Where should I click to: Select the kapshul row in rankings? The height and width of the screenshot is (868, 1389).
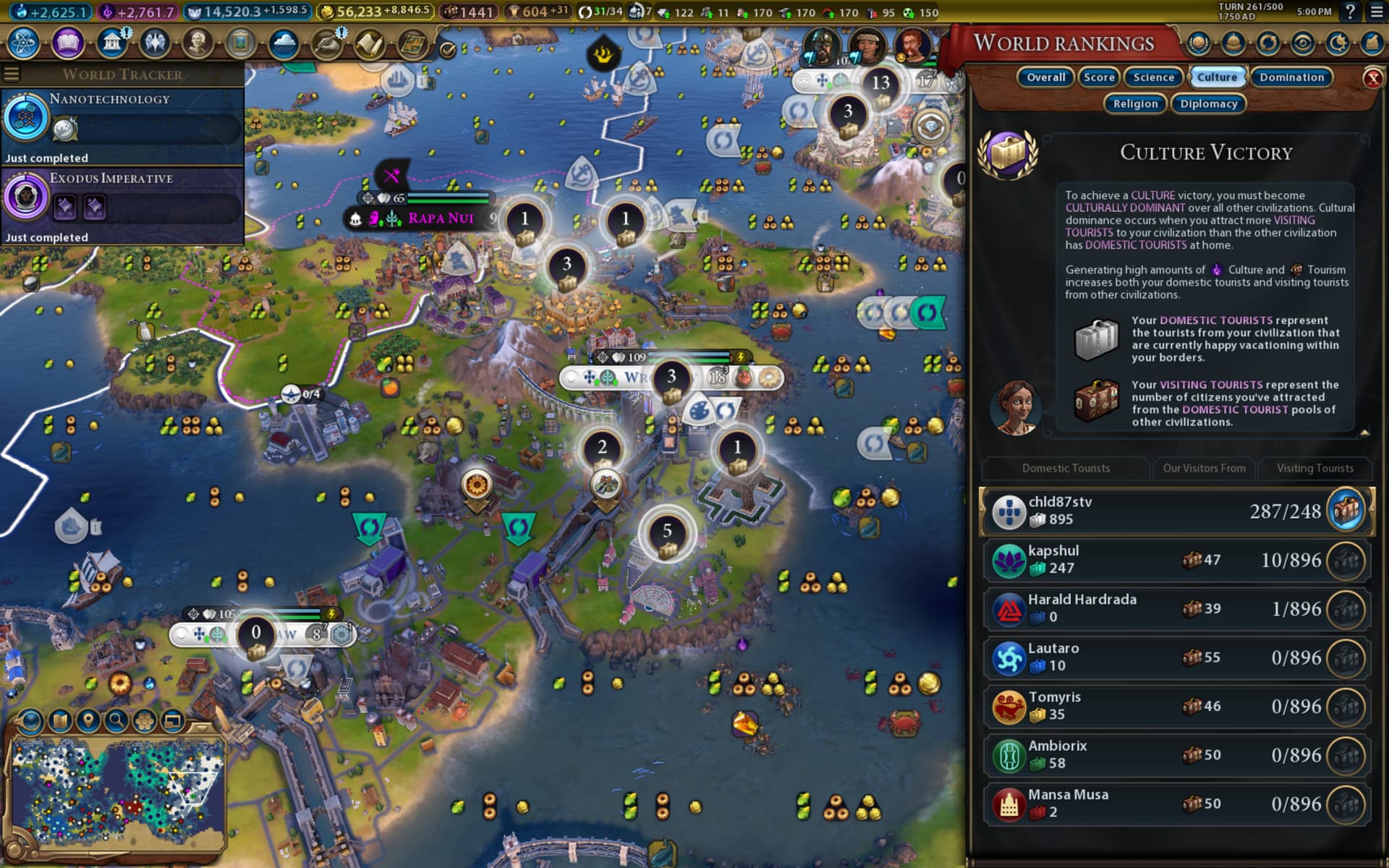click(x=1176, y=560)
